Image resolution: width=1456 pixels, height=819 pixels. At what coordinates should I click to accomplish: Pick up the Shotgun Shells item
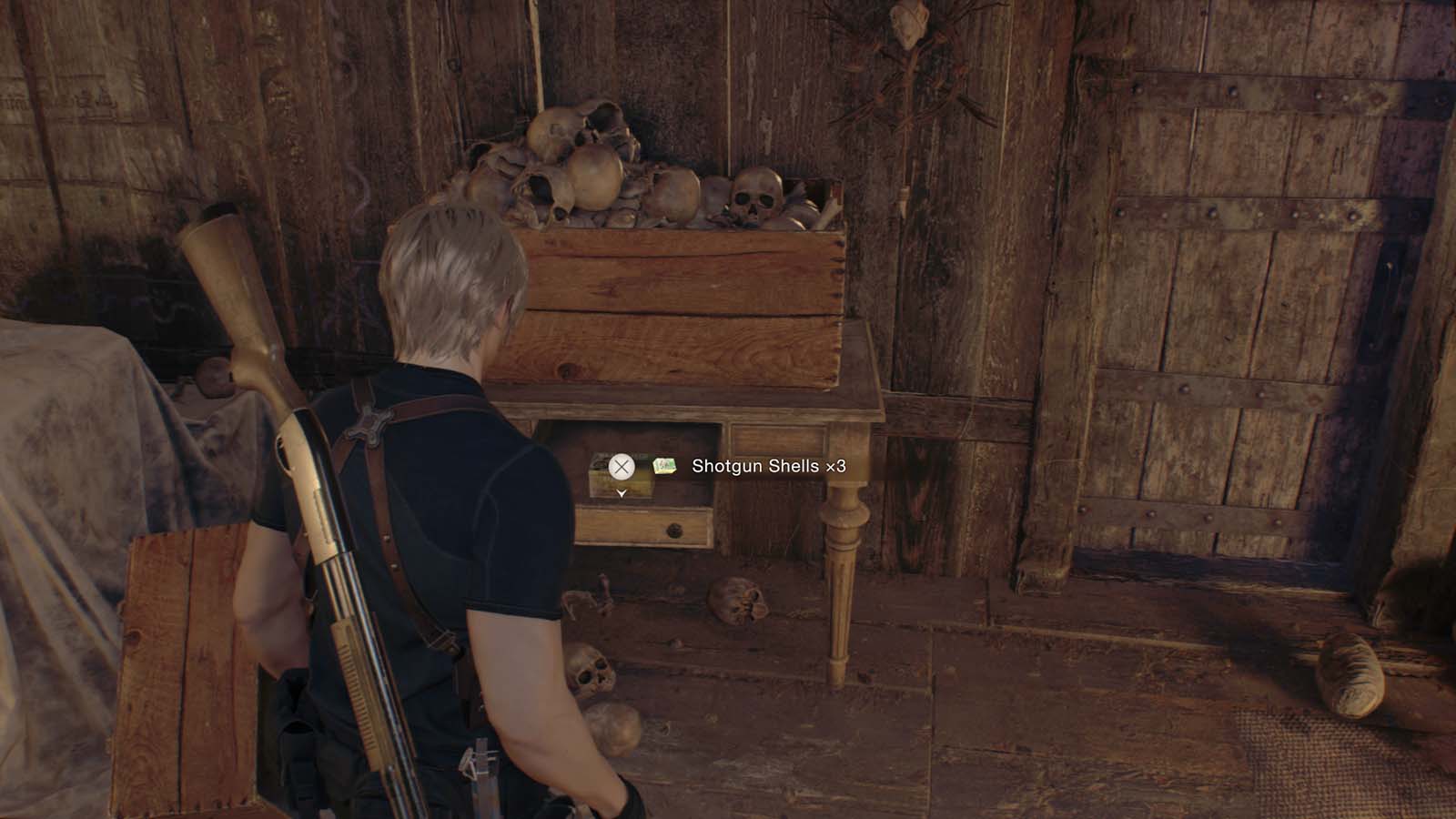pos(622,467)
